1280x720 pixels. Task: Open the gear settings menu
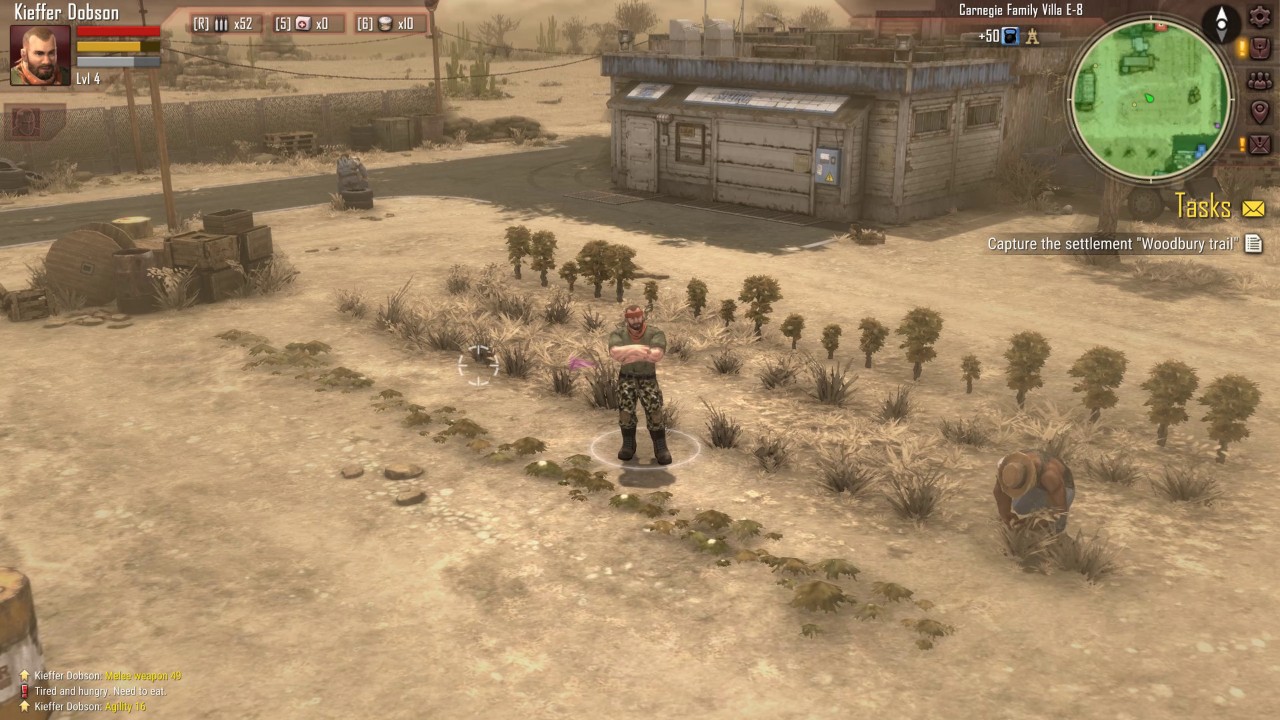(1259, 17)
